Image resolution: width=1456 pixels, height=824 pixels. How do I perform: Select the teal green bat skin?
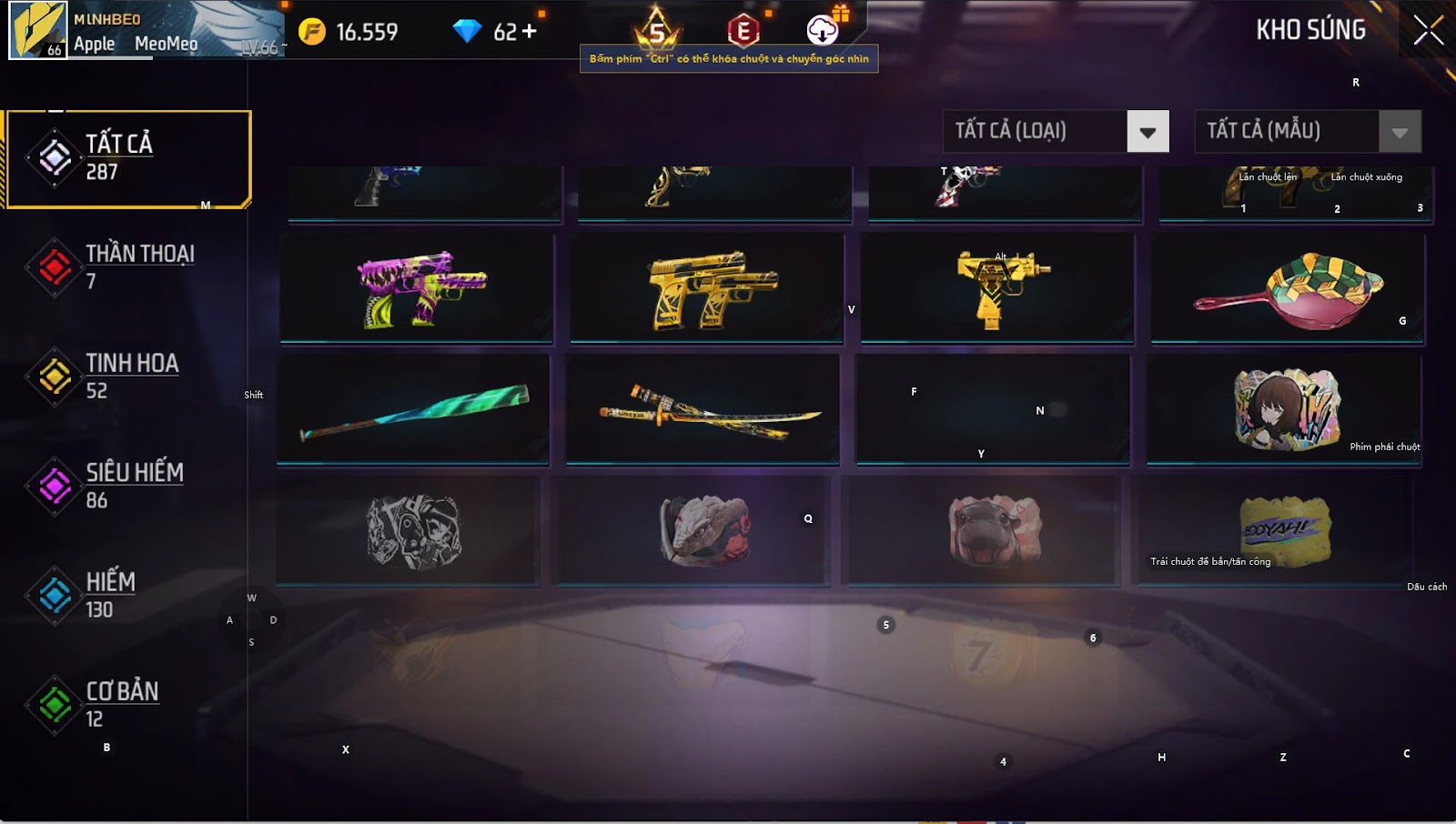click(x=414, y=409)
